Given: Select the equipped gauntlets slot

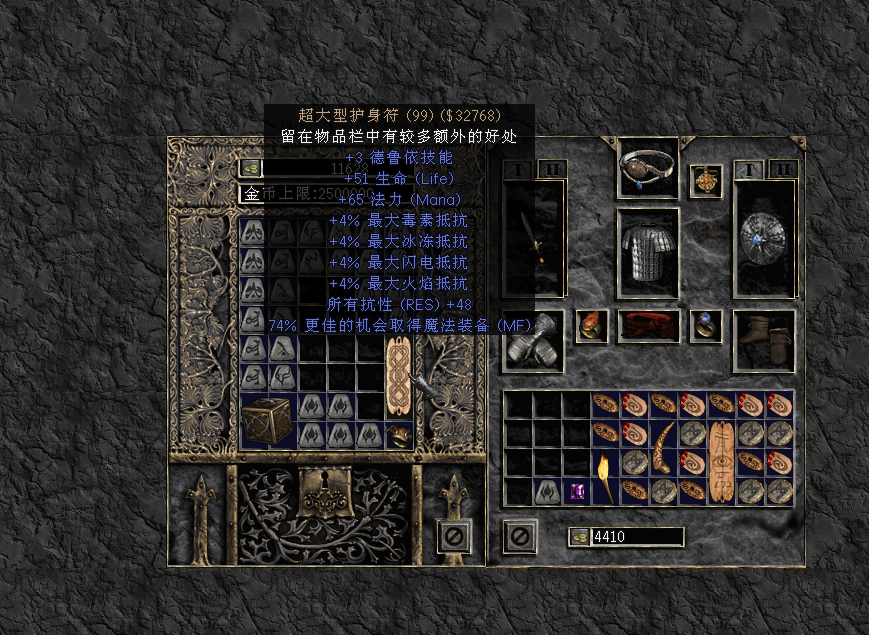Looking at the screenshot, I should [534, 336].
